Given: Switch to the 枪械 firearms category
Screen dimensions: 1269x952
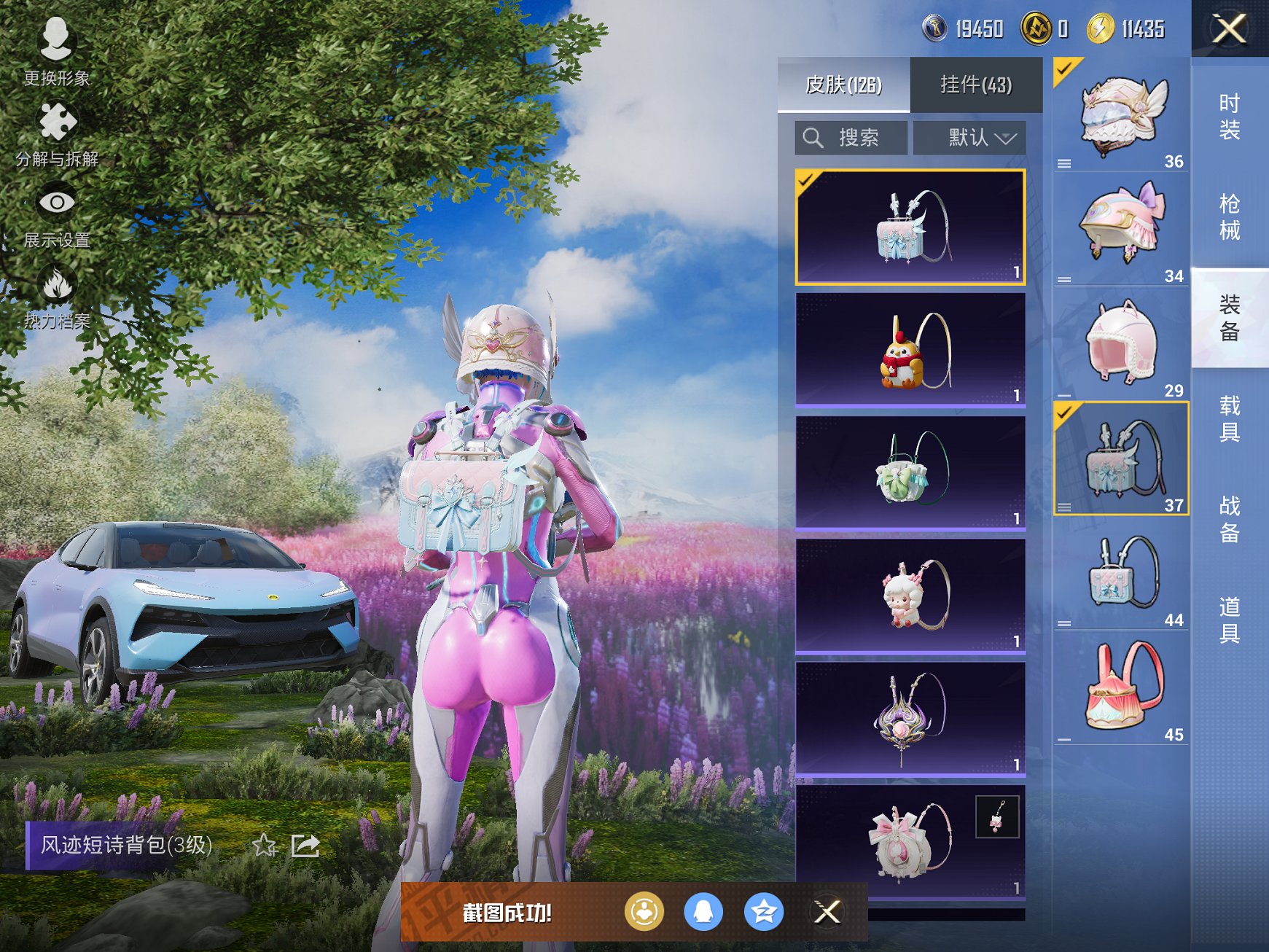Looking at the screenshot, I should click(x=1230, y=217).
